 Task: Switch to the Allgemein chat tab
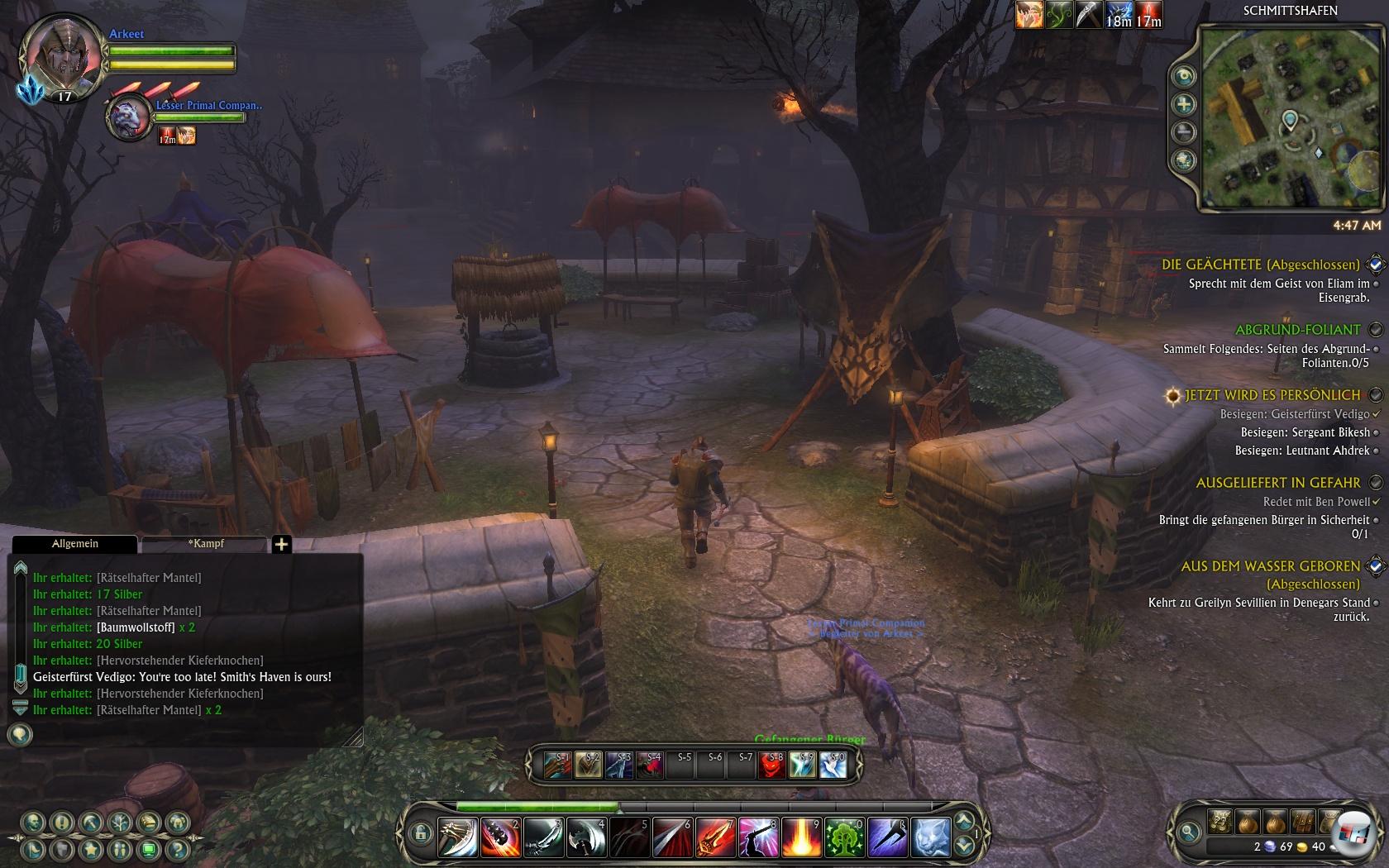click(75, 544)
